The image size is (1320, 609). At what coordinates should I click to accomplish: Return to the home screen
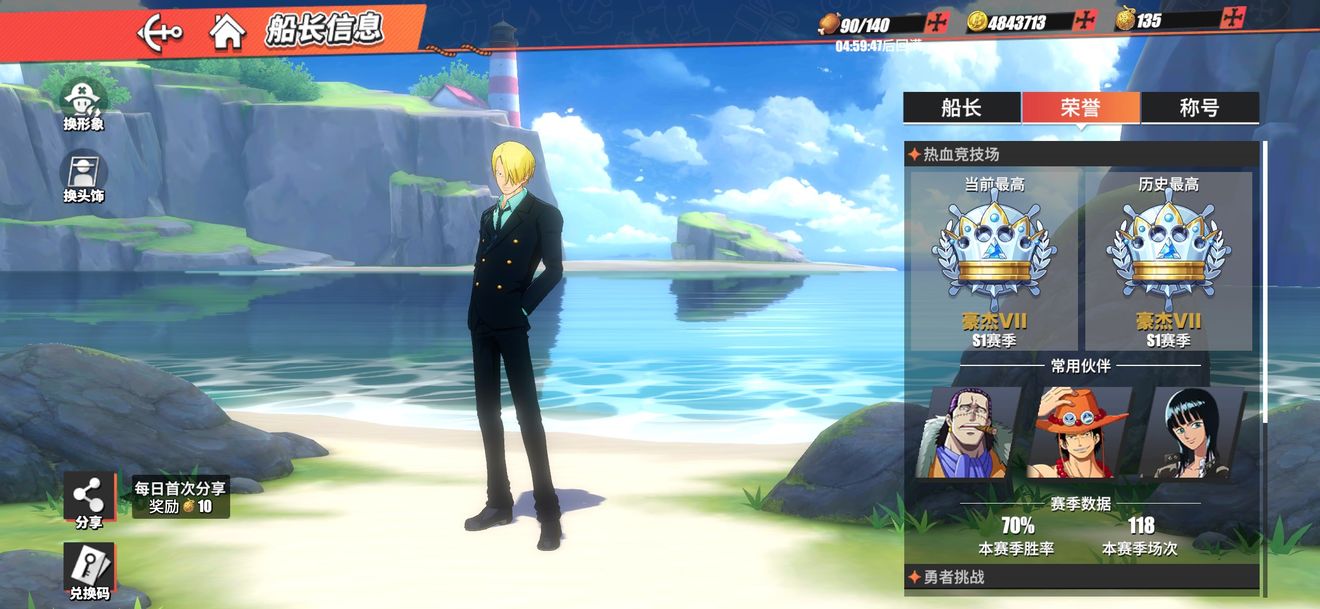click(228, 31)
